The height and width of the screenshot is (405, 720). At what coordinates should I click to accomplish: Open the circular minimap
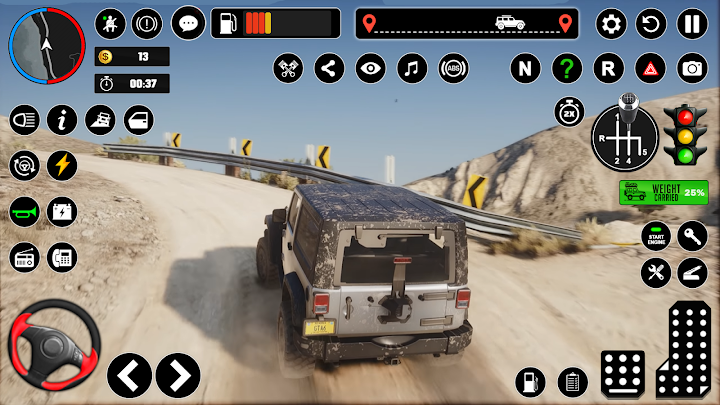(x=46, y=46)
